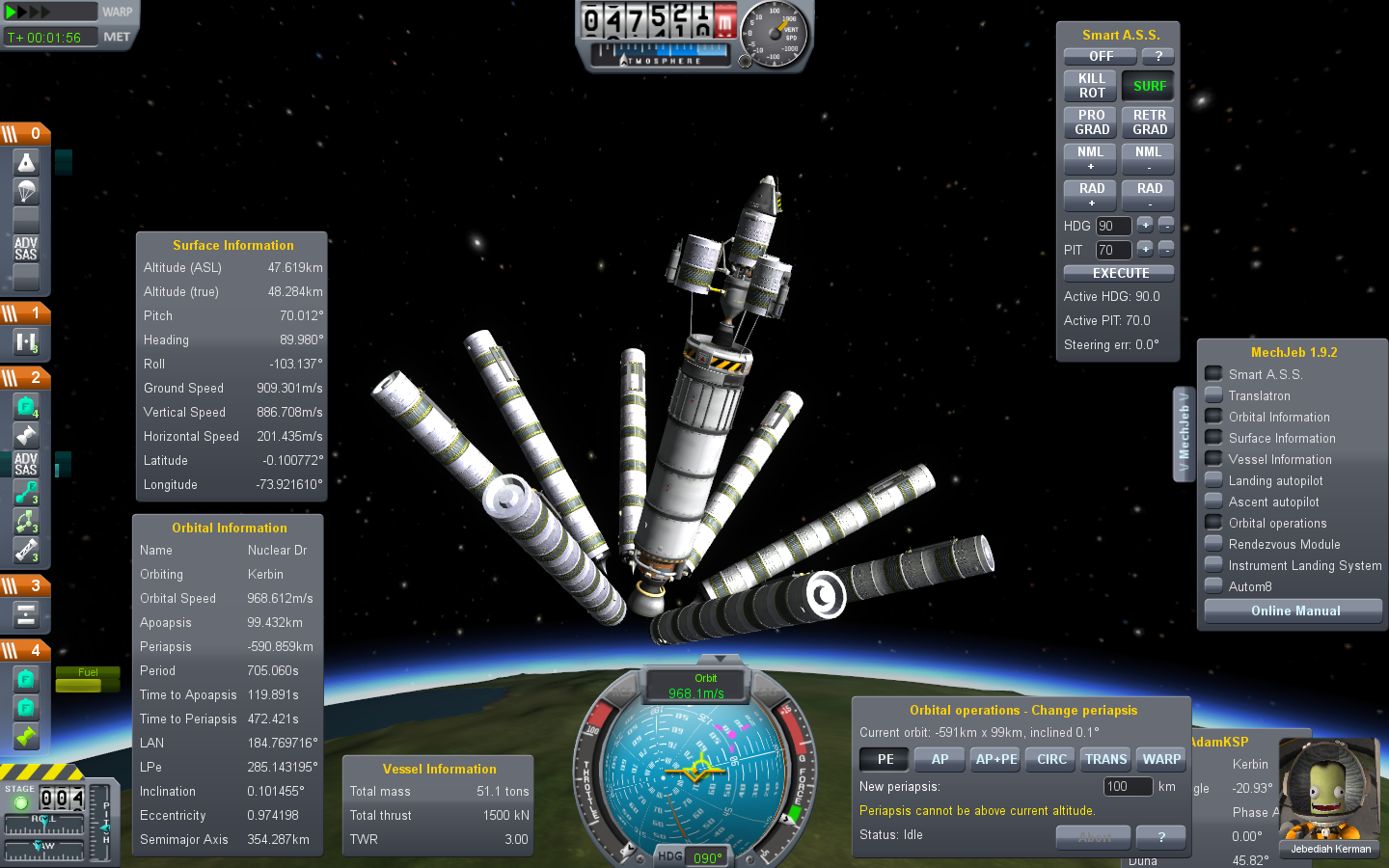
Task: Click the new periapsis input field
Action: (1127, 786)
